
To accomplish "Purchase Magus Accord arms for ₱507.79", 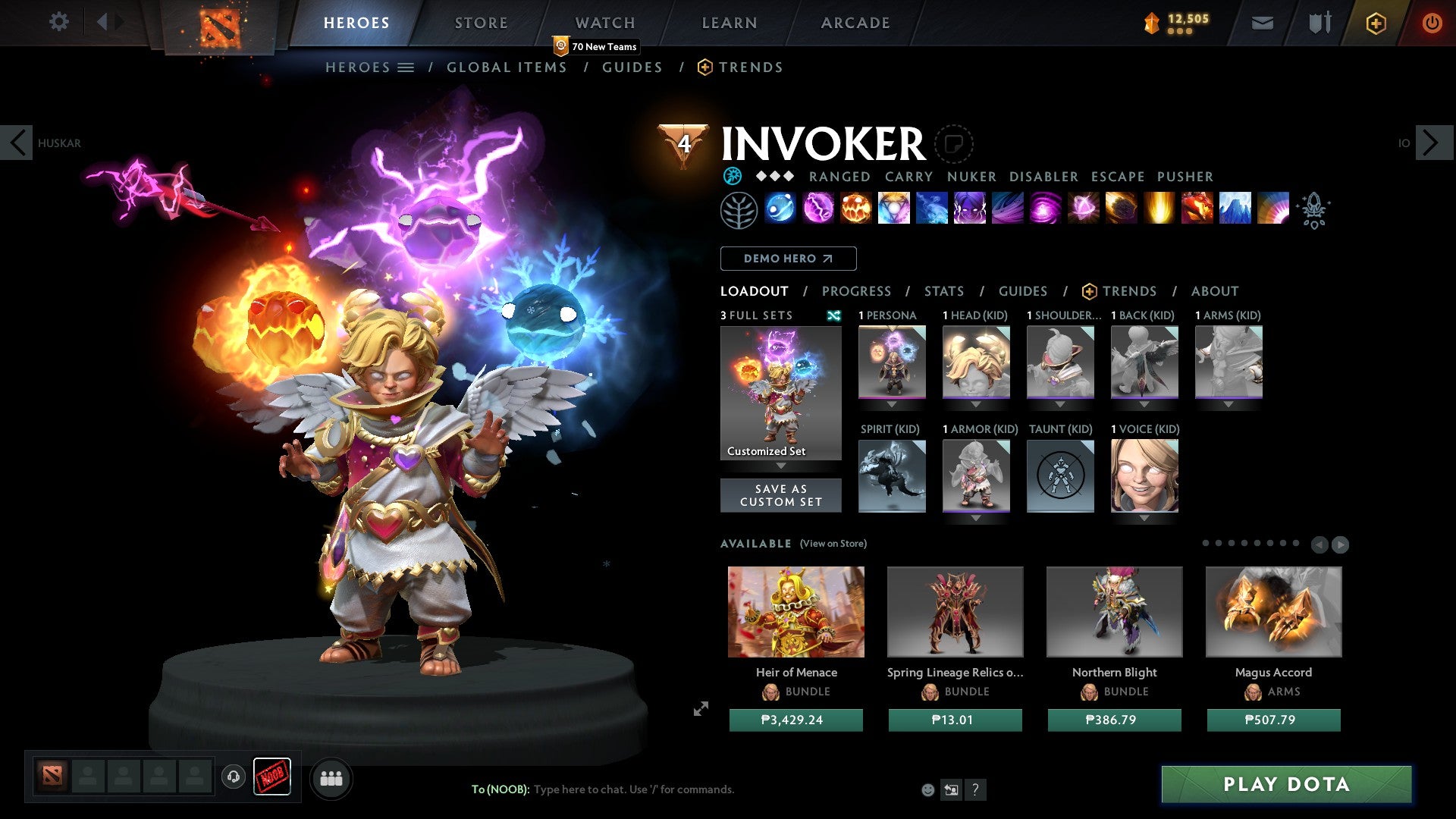I will [1273, 720].
